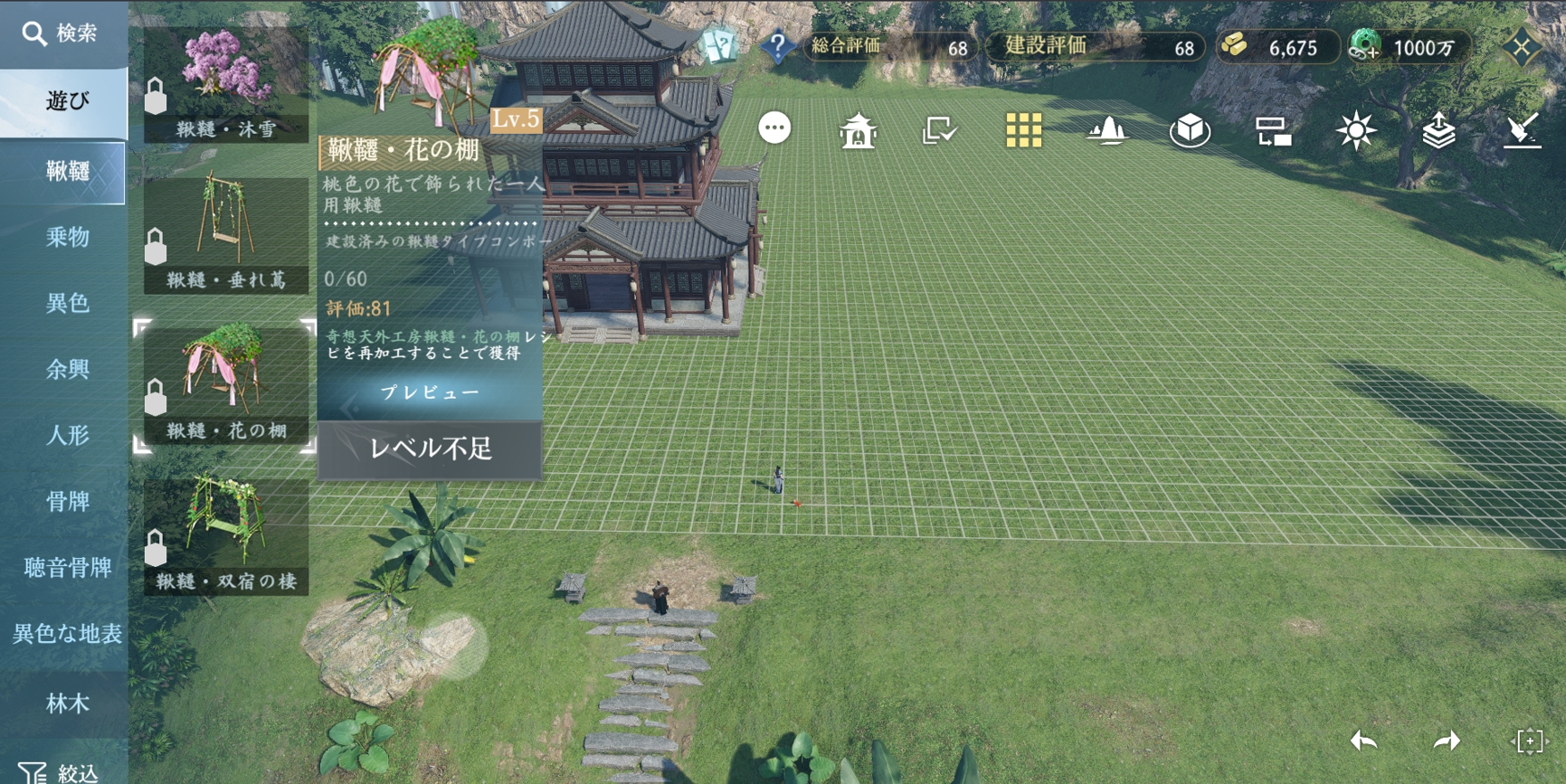
Task: Select the 骨牌 category
Action: 67,501
